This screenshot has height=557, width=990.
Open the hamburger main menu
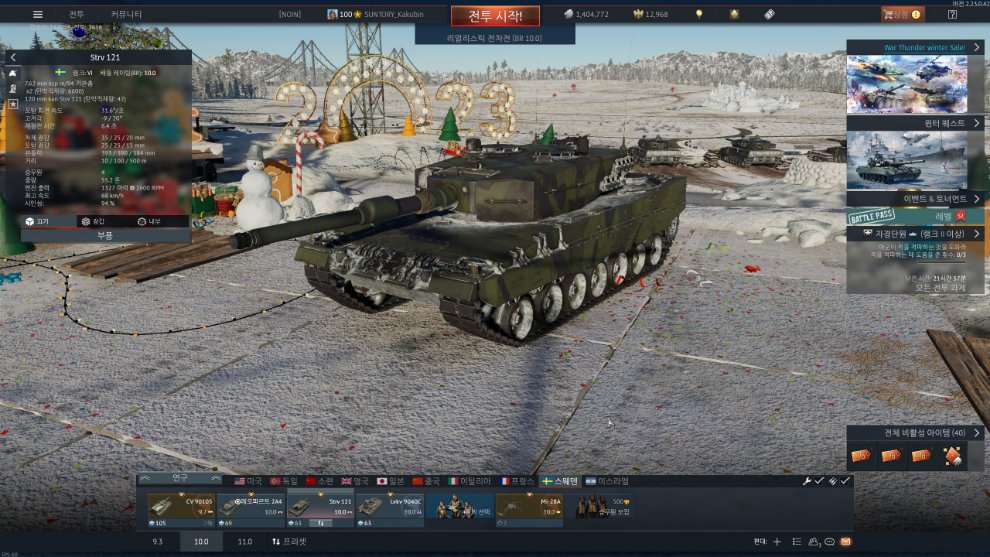click(38, 14)
